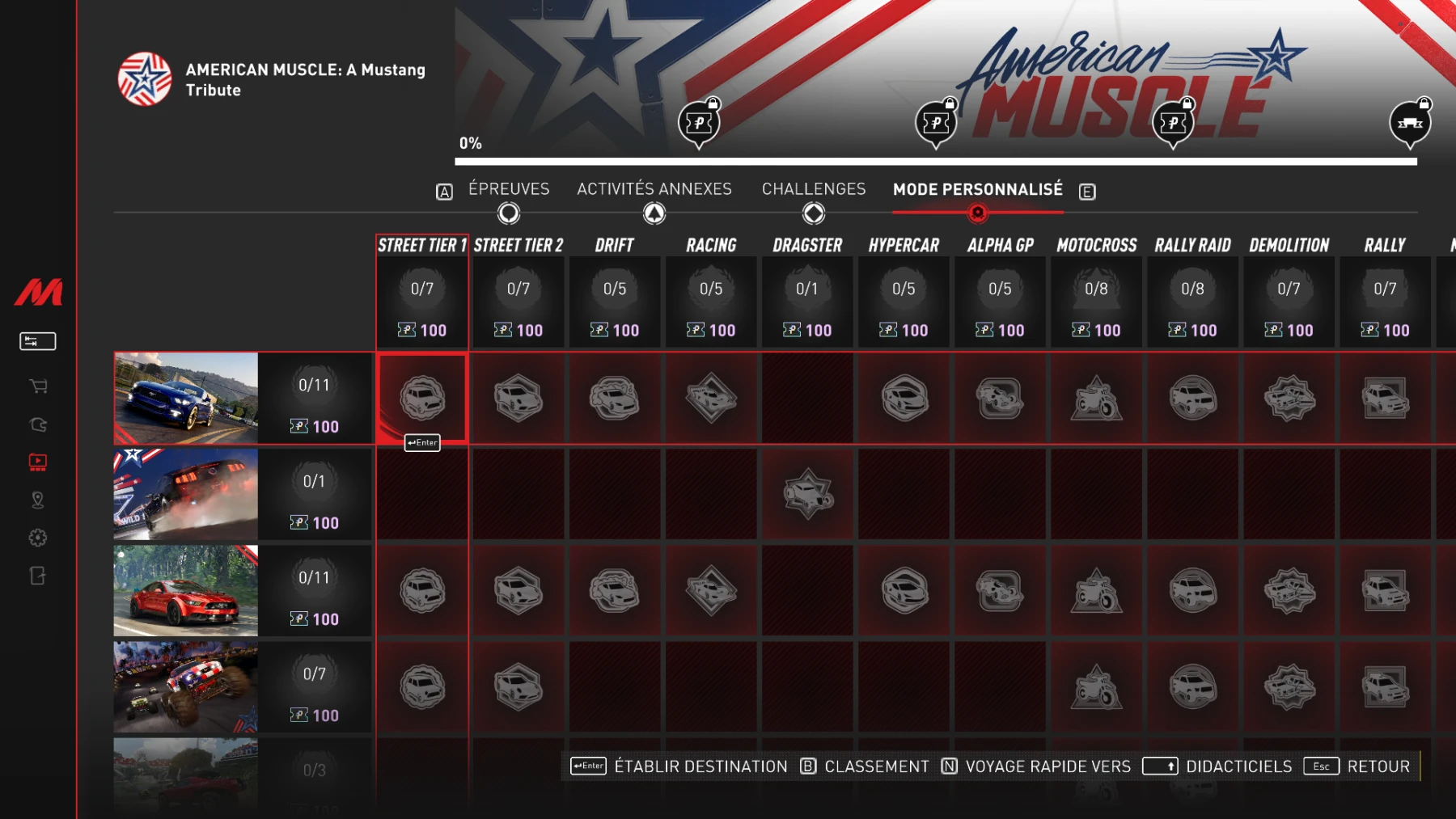Choose the blue Mustang event thumbnail

186,398
